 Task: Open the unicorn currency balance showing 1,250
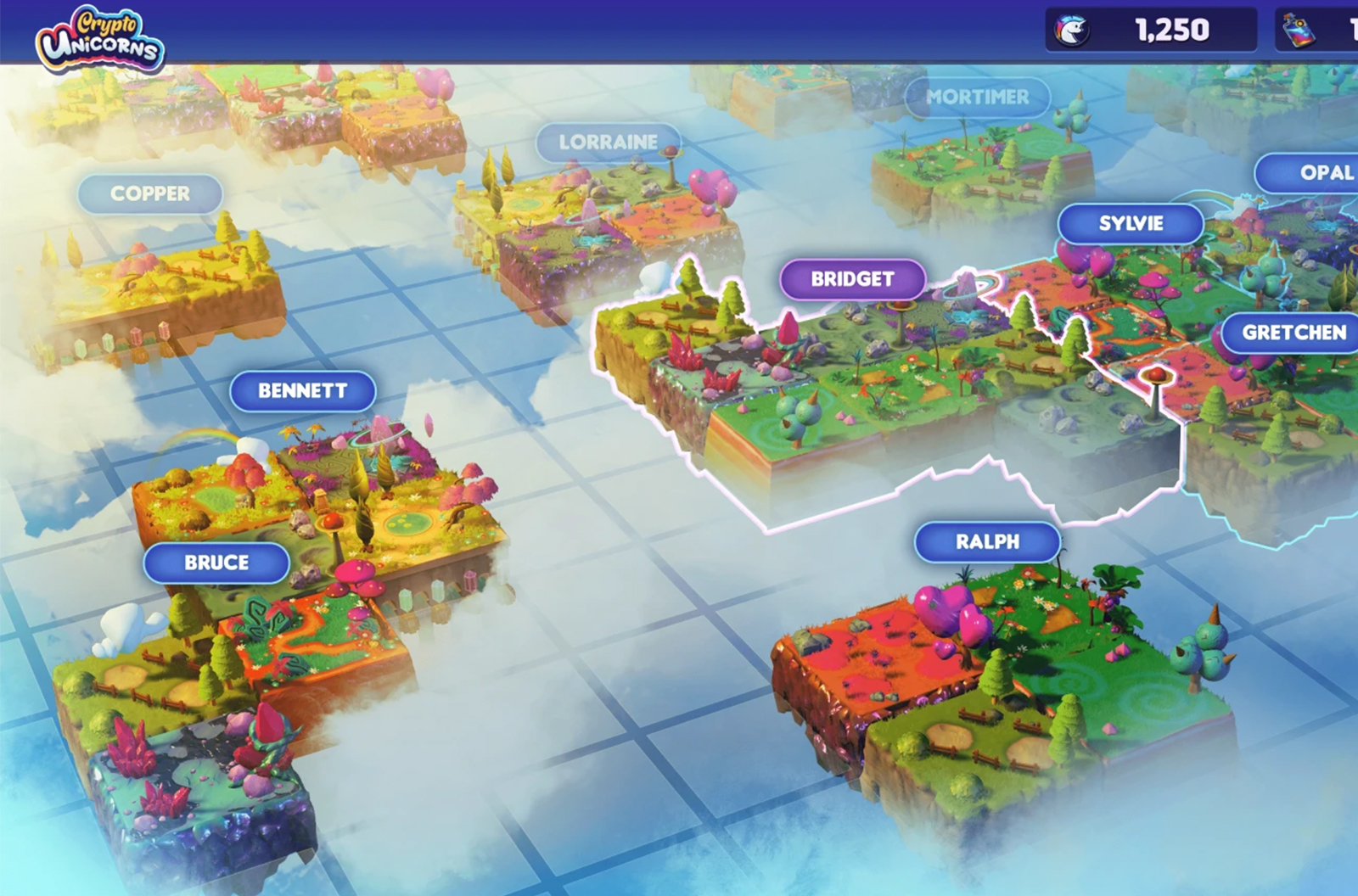1150,31
